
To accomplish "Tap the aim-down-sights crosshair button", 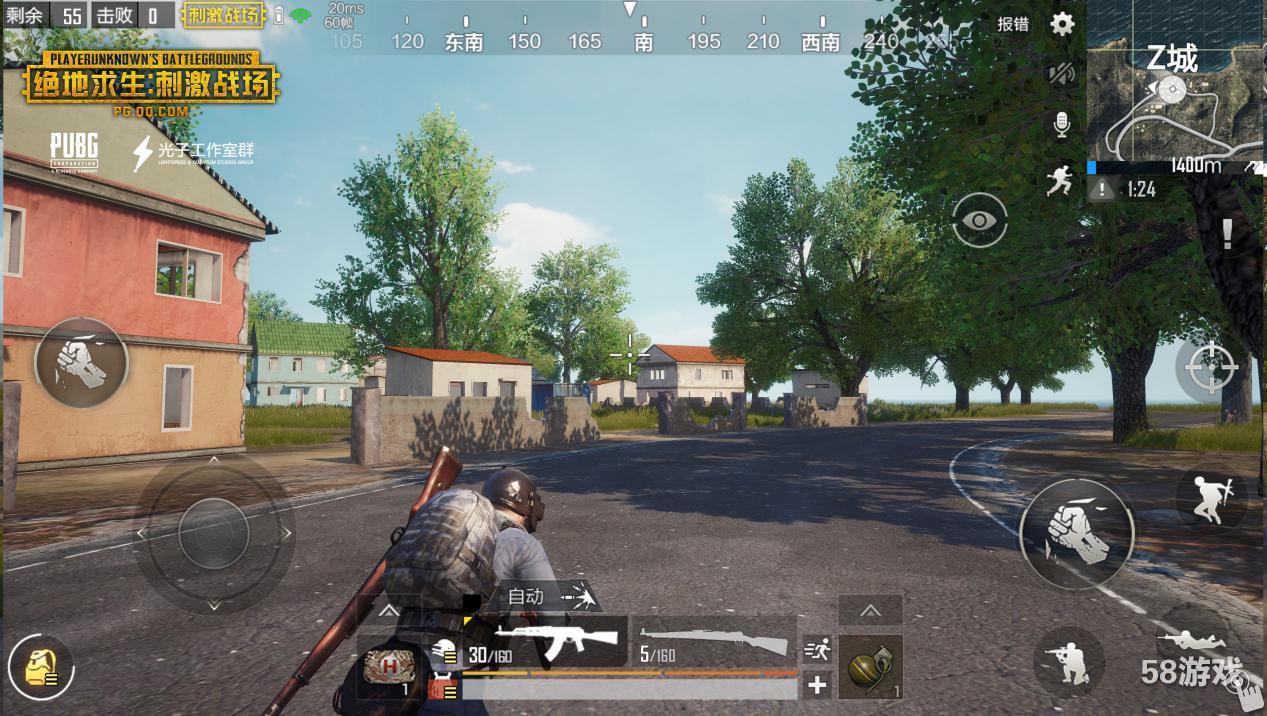I will (1211, 368).
